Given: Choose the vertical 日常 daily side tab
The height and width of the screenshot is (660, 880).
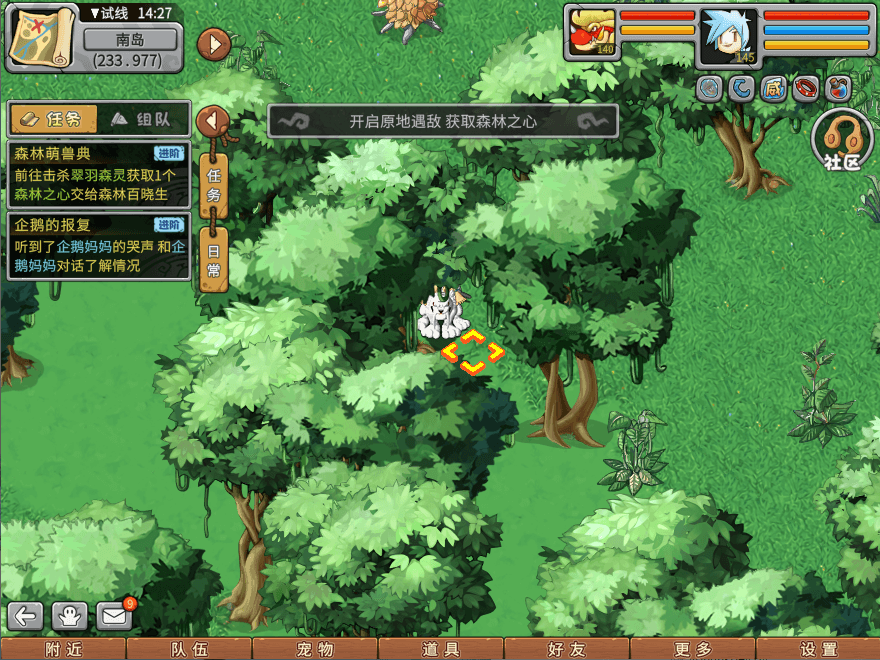Looking at the screenshot, I should pos(213,259).
